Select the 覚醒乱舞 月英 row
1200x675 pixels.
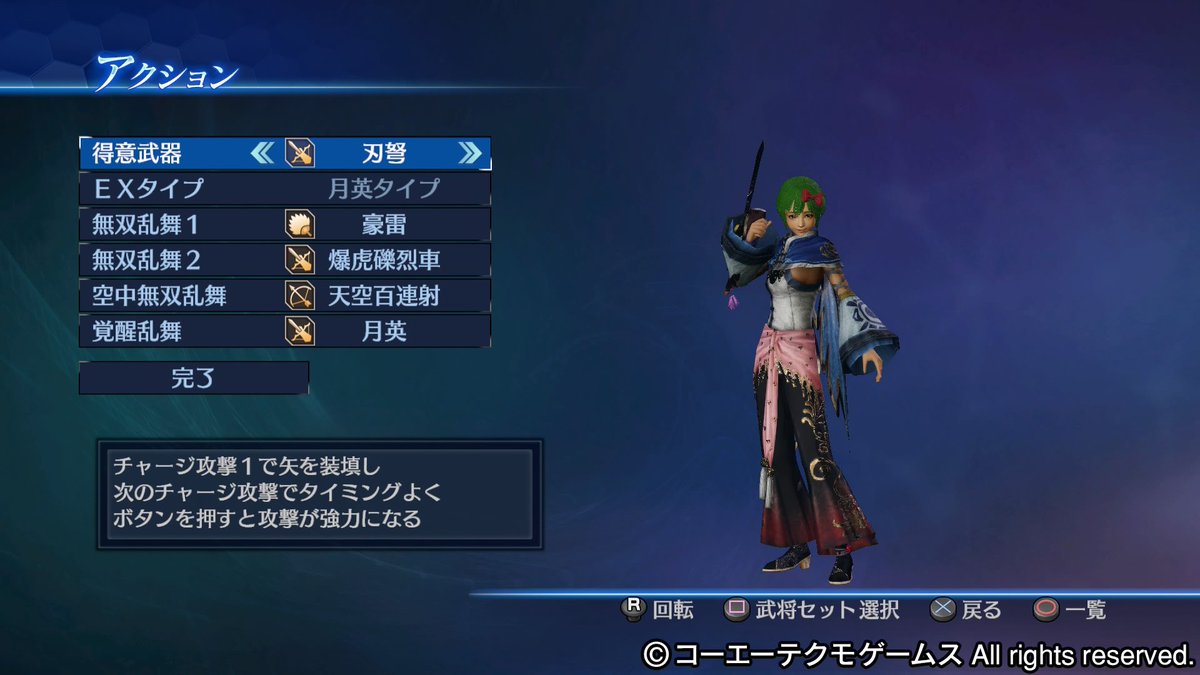[285, 331]
